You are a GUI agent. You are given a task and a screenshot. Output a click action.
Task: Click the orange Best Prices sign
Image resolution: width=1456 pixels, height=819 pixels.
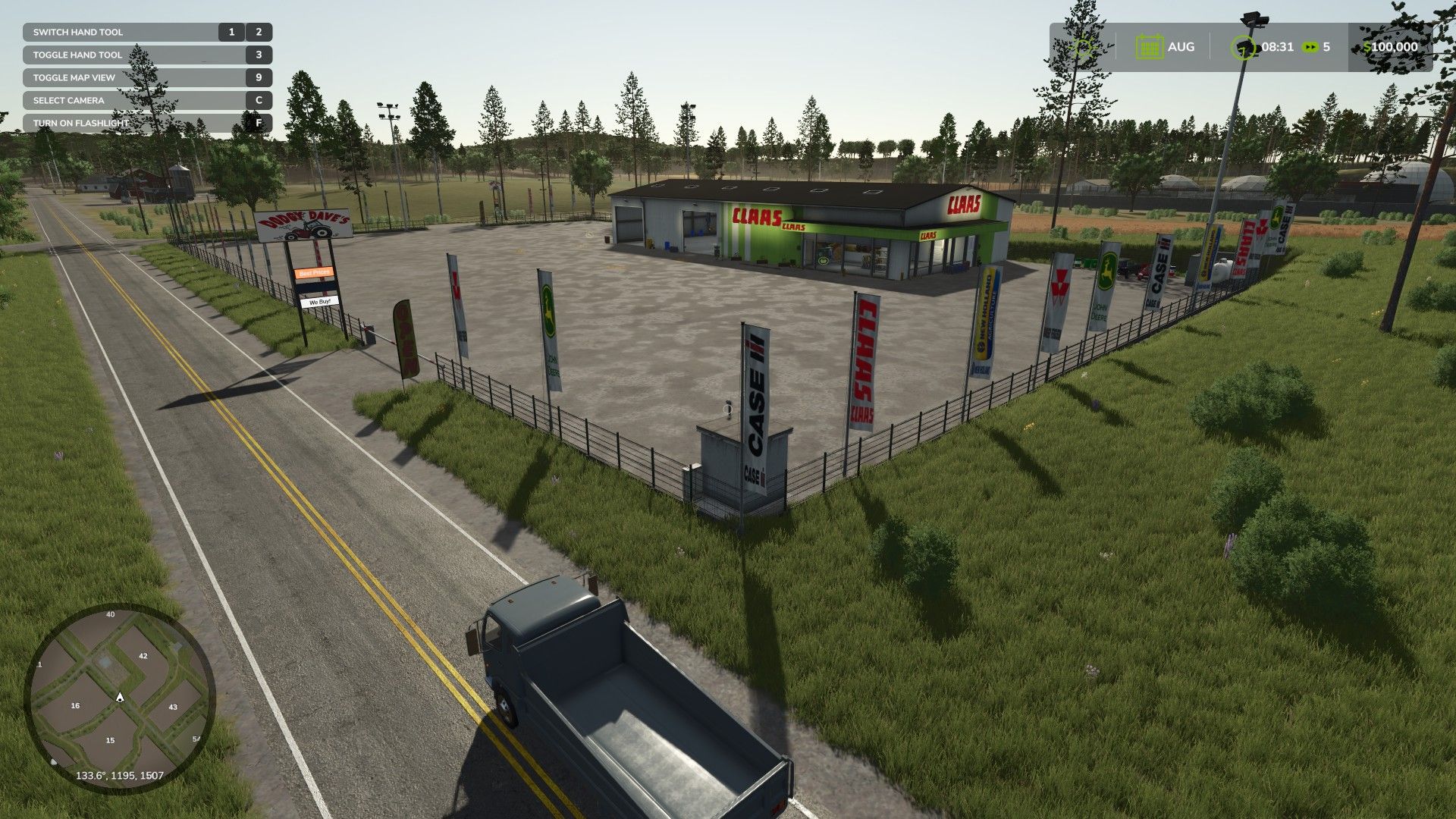[x=313, y=273]
